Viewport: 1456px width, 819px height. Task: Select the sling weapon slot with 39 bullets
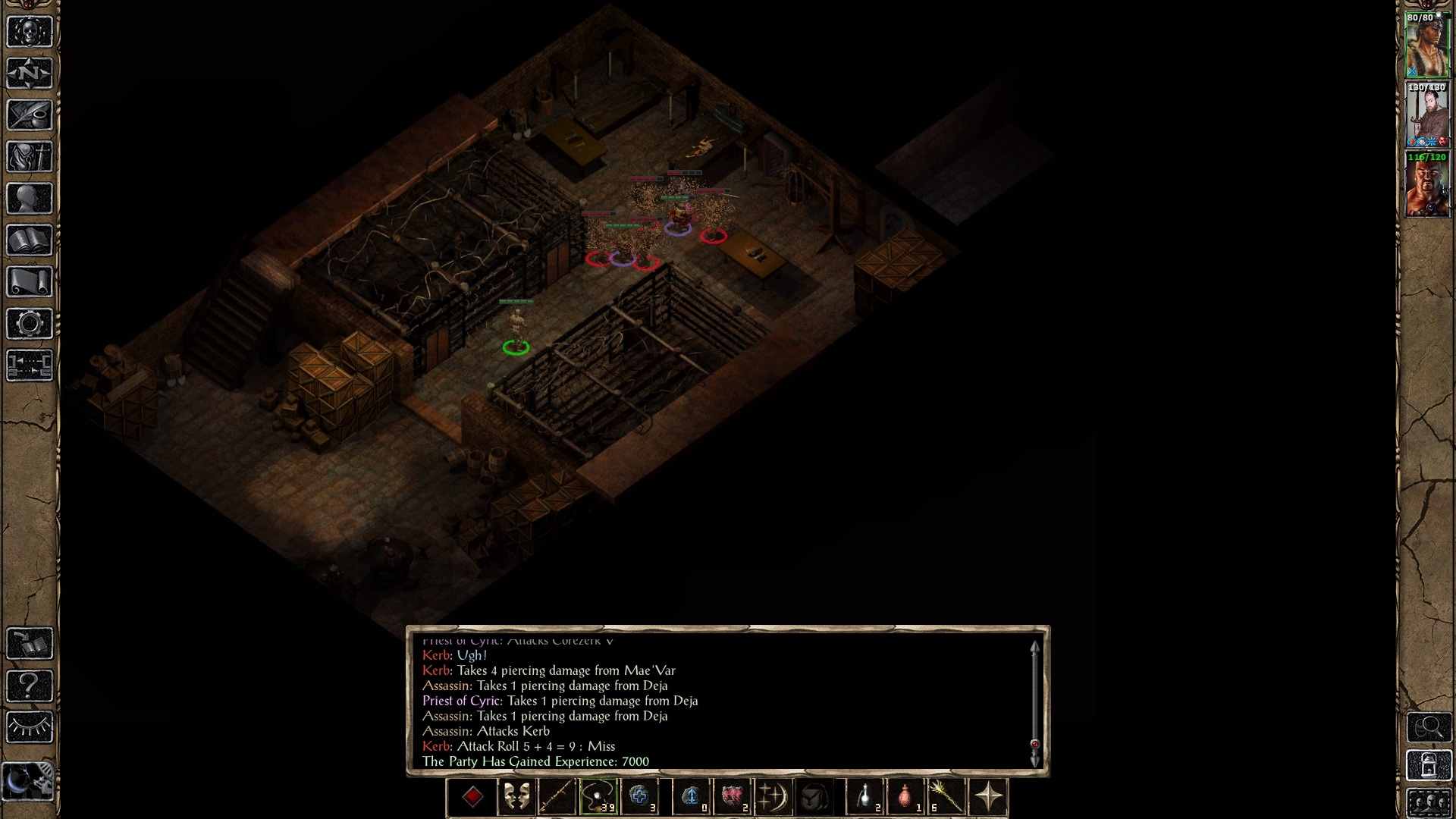598,797
